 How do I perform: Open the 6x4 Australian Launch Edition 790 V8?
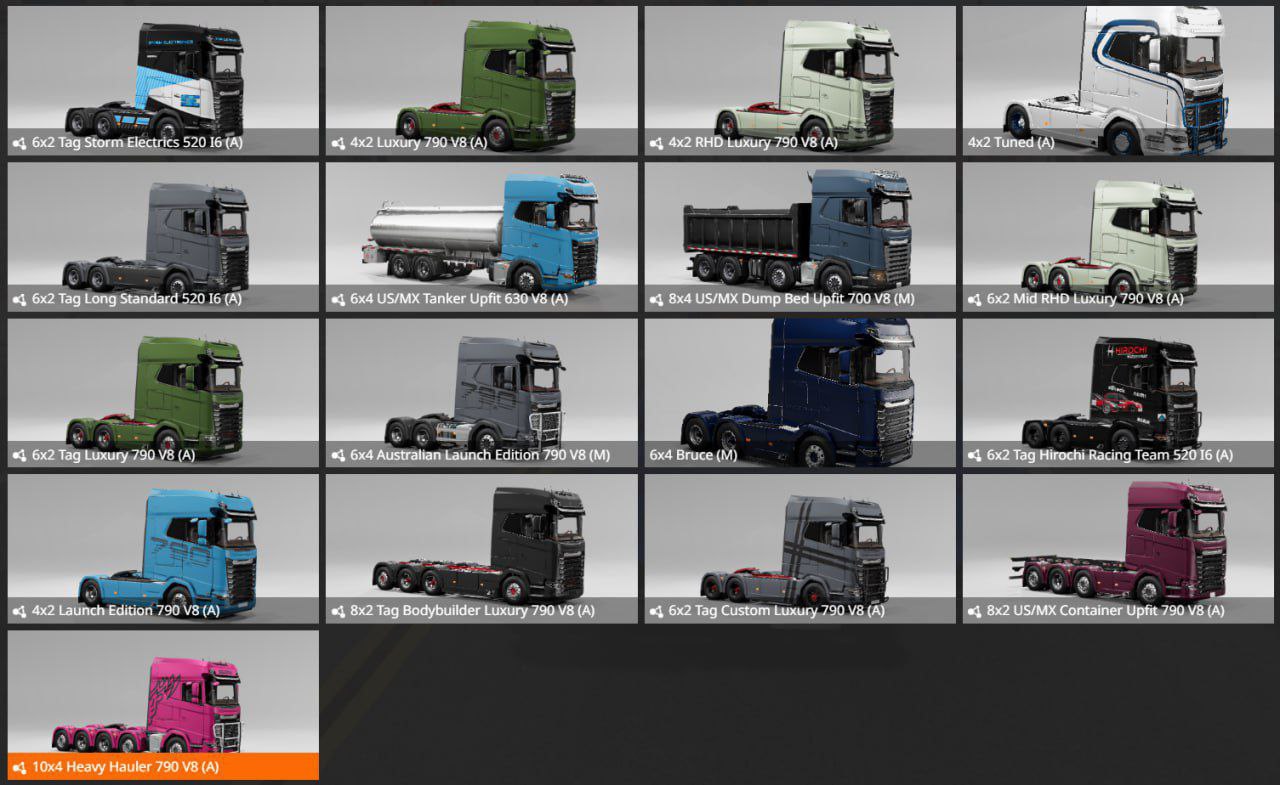click(481, 394)
